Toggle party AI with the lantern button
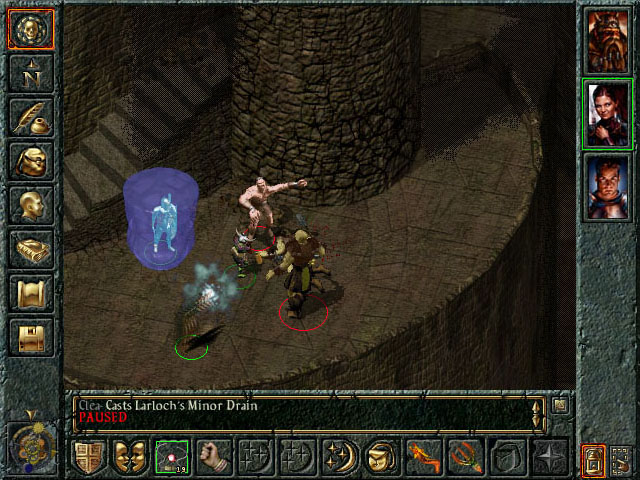 tap(593, 461)
